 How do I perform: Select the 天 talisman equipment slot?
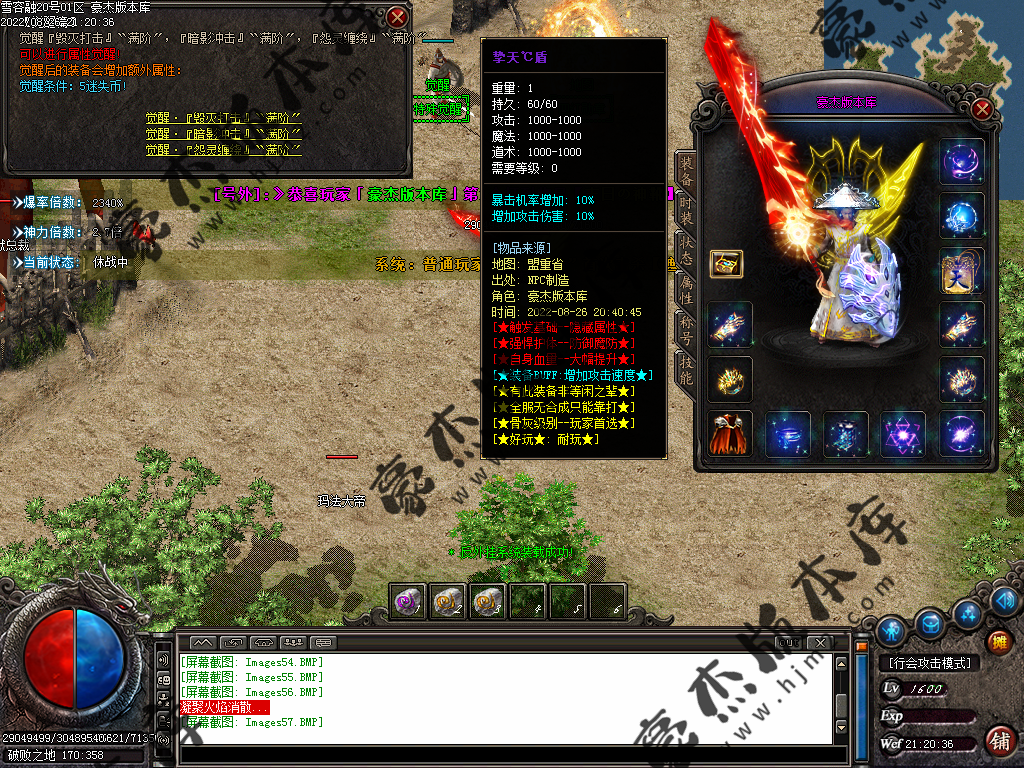[x=961, y=271]
